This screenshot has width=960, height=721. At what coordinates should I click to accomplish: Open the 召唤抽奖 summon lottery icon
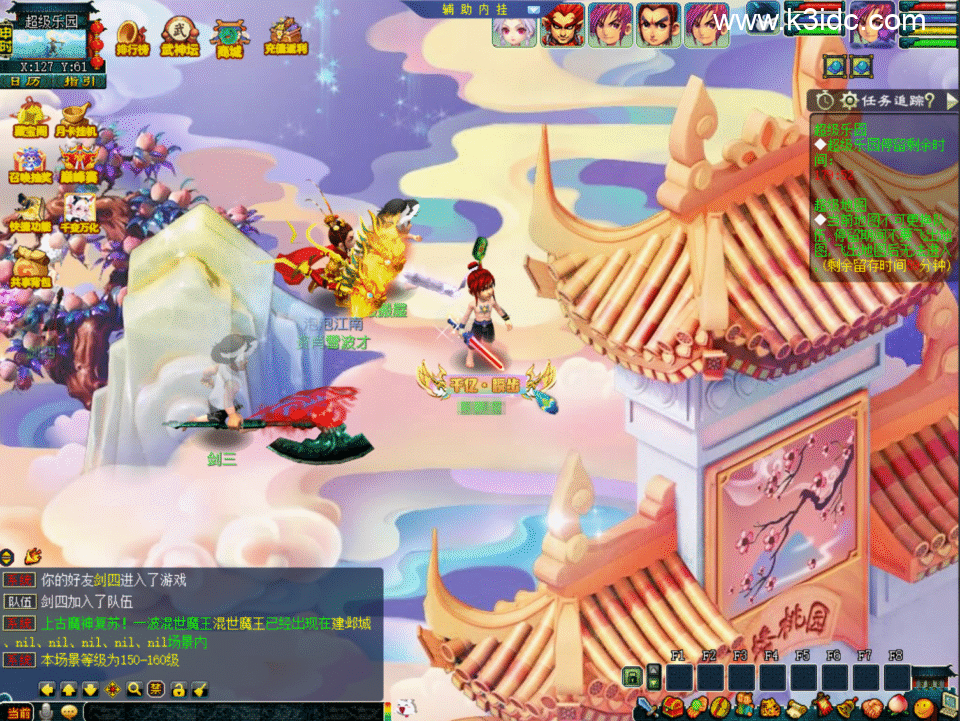(x=29, y=164)
